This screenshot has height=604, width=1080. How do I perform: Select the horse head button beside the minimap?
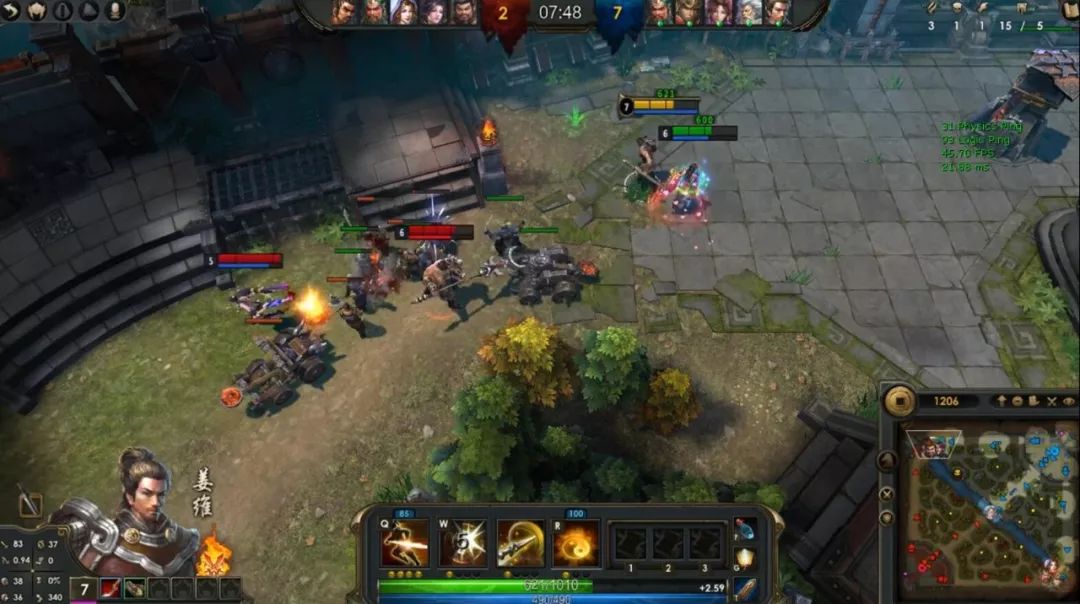[x=887, y=462]
